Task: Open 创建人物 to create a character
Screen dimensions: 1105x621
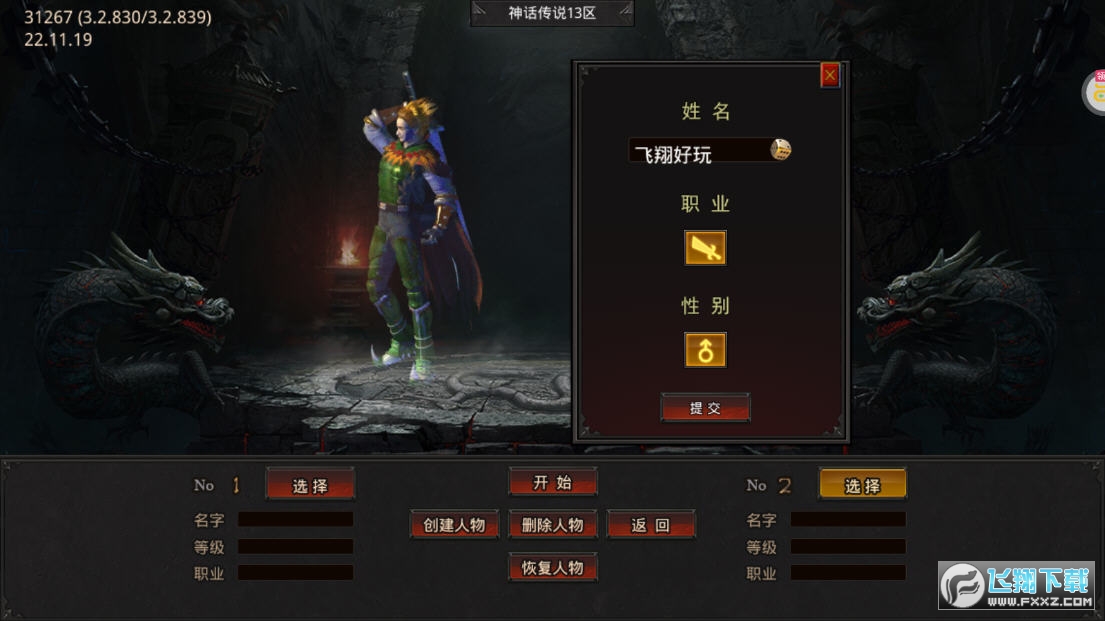Action: tap(454, 525)
